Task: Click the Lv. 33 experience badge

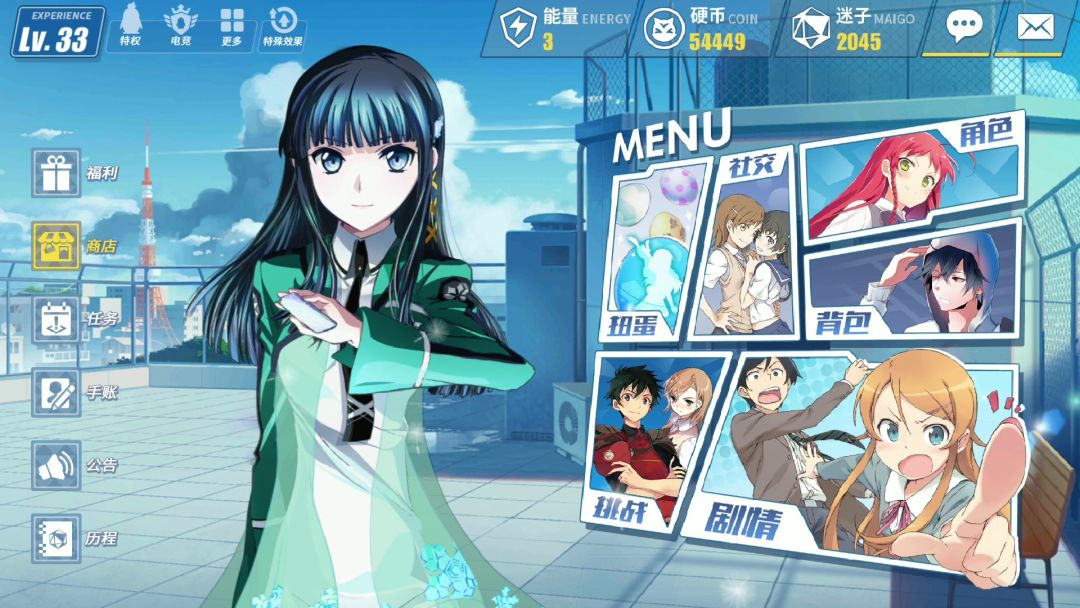Action: coord(57,33)
